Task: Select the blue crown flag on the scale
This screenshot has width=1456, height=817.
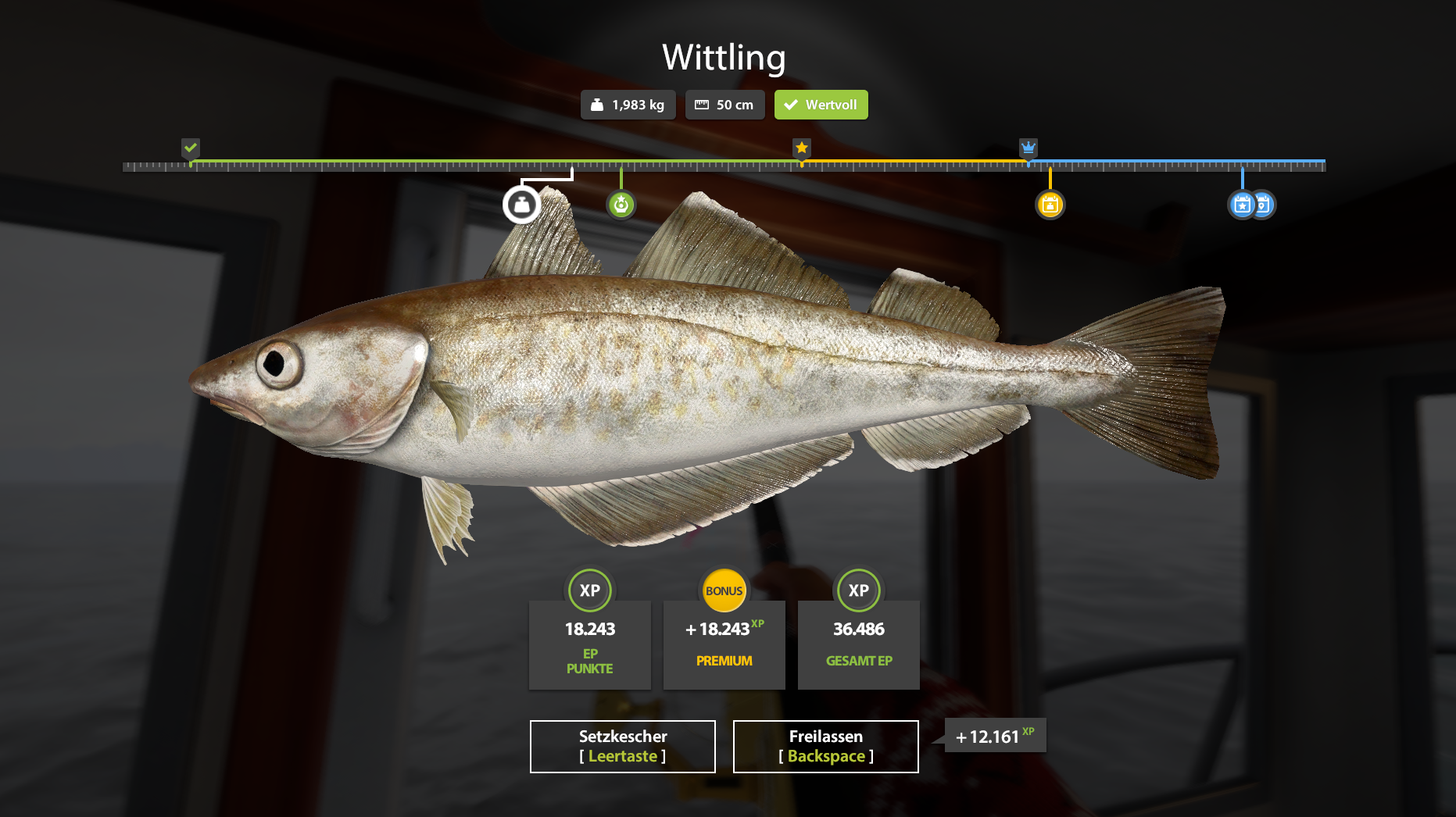Action: click(x=1028, y=148)
